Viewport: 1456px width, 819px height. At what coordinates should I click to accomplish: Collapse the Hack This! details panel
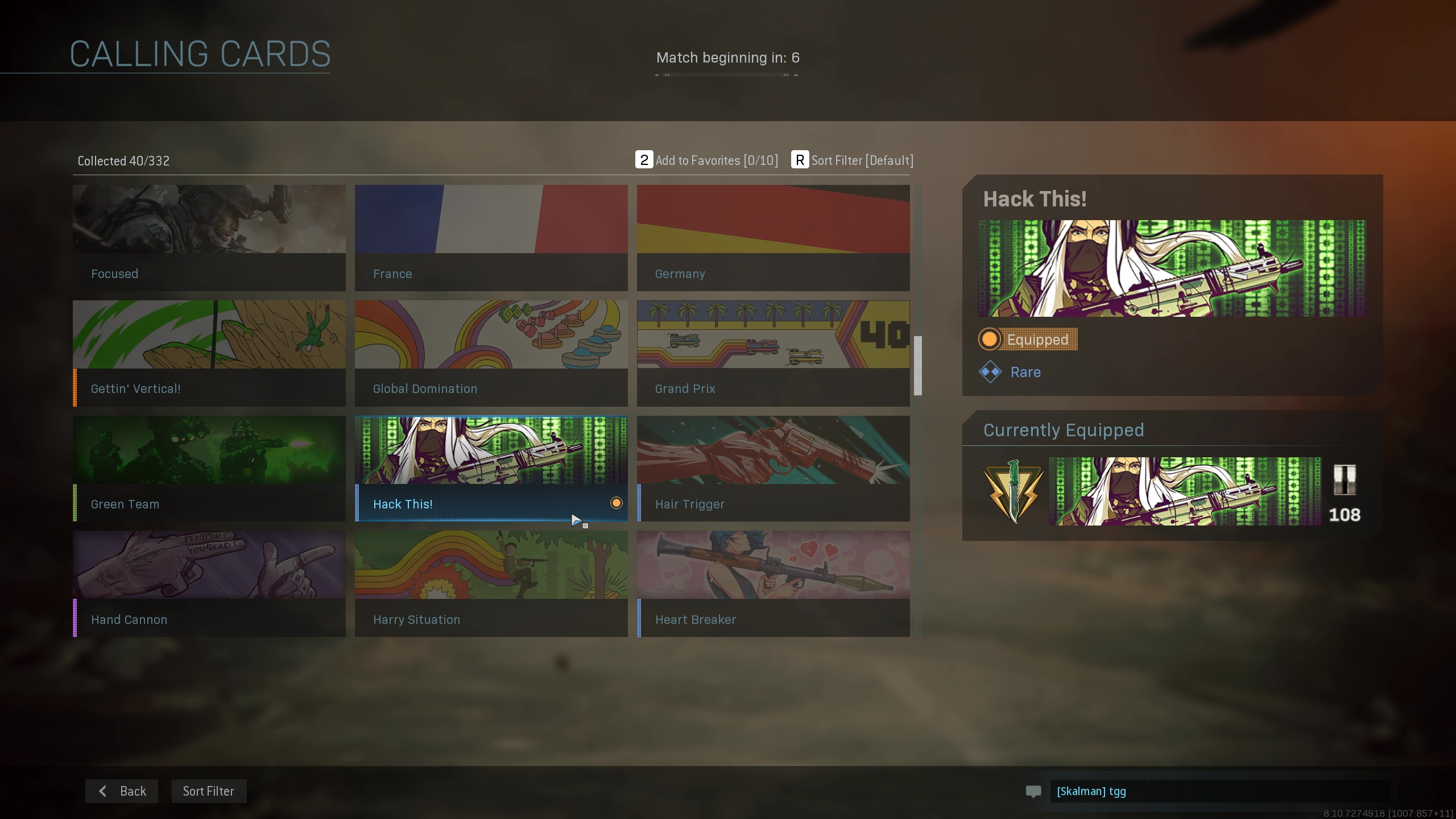(x=1035, y=198)
